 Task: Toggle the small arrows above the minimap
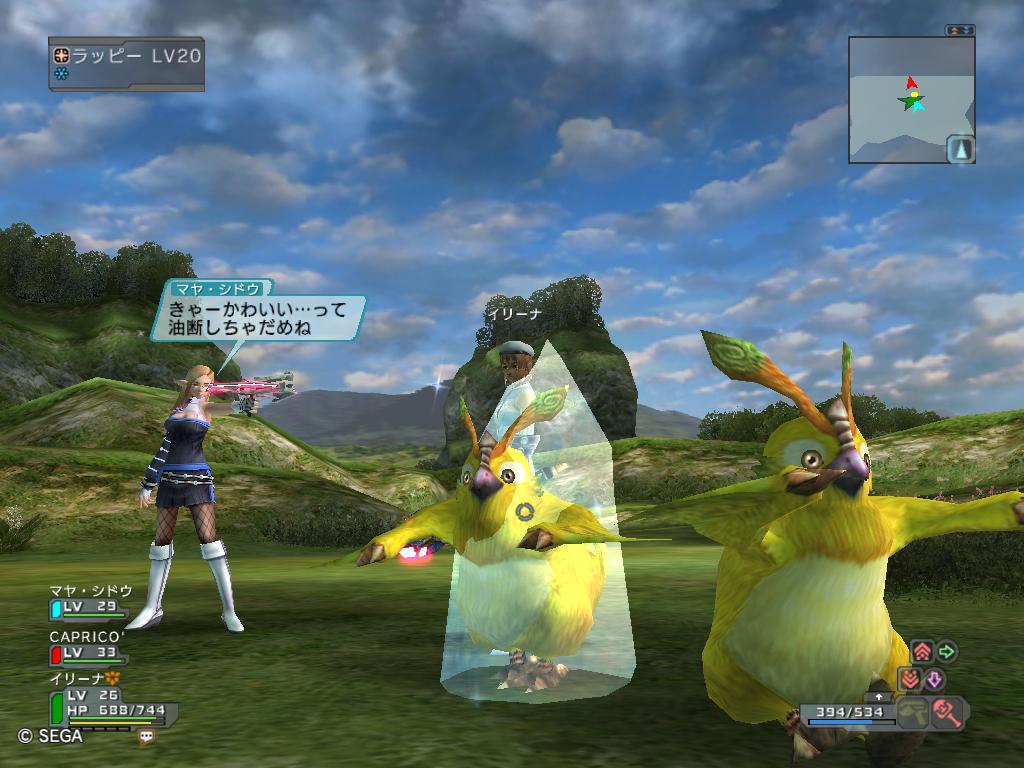[x=960, y=30]
